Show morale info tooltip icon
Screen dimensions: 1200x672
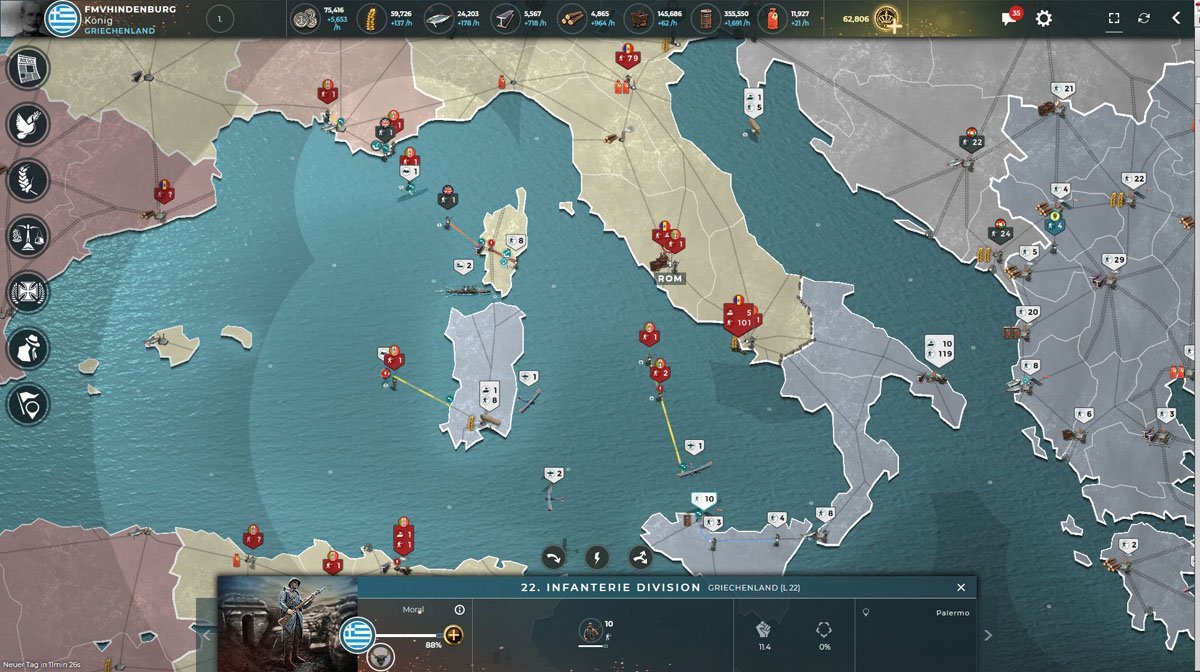pyautogui.click(x=460, y=609)
